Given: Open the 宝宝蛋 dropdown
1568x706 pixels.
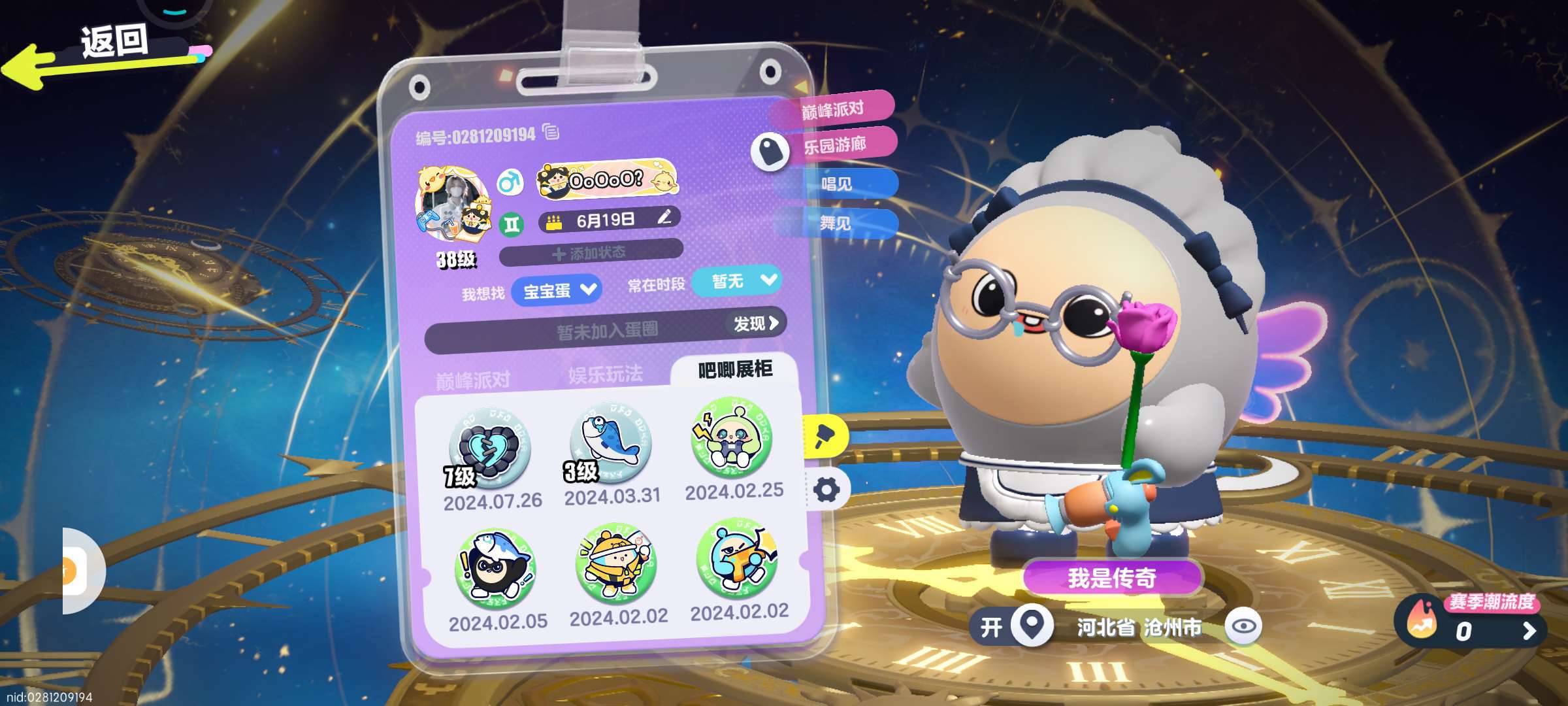Looking at the screenshot, I should click(557, 290).
